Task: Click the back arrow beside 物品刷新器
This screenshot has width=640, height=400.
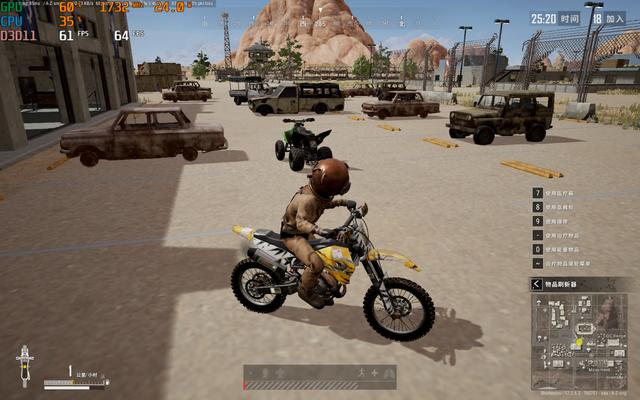Action: 538,285
